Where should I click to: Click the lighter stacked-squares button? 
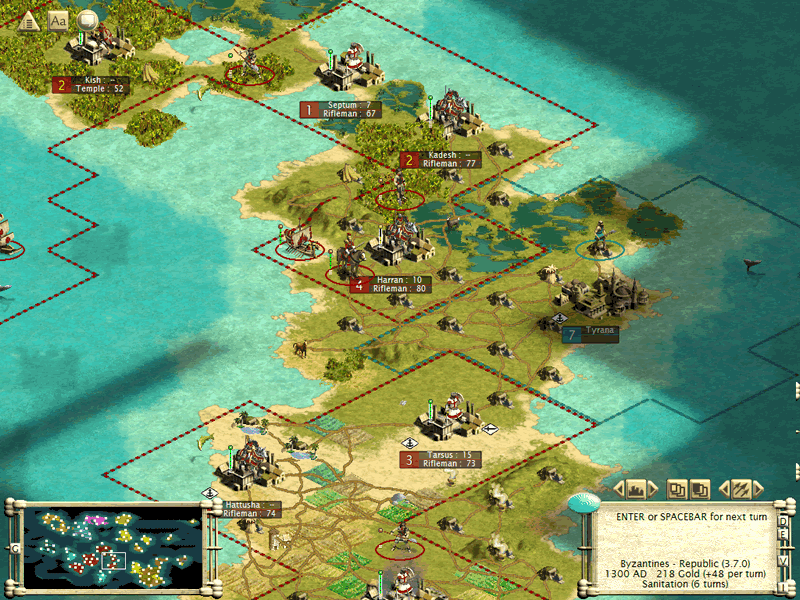[678, 489]
